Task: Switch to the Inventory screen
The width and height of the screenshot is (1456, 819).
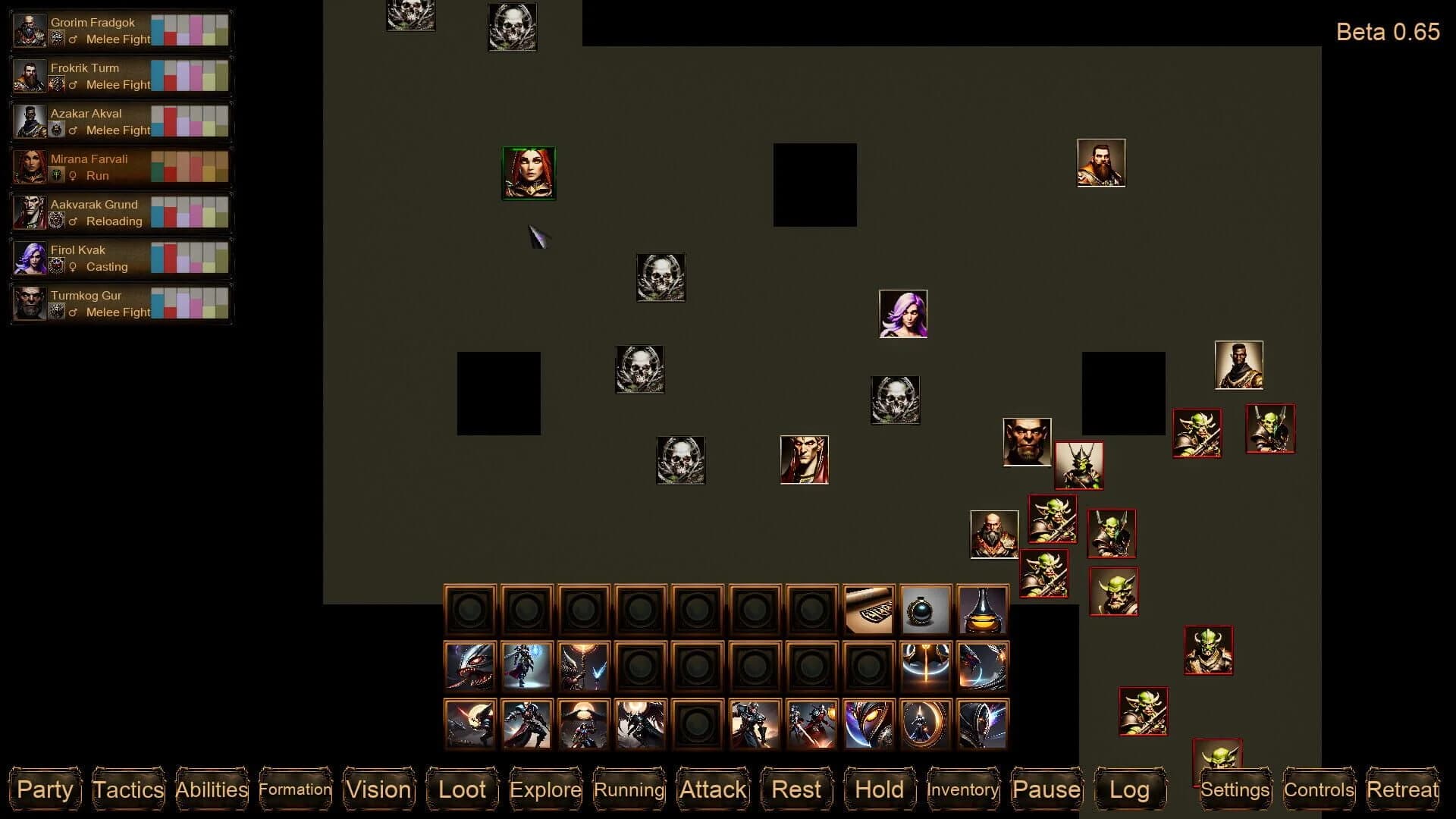Action: pyautogui.click(x=962, y=790)
